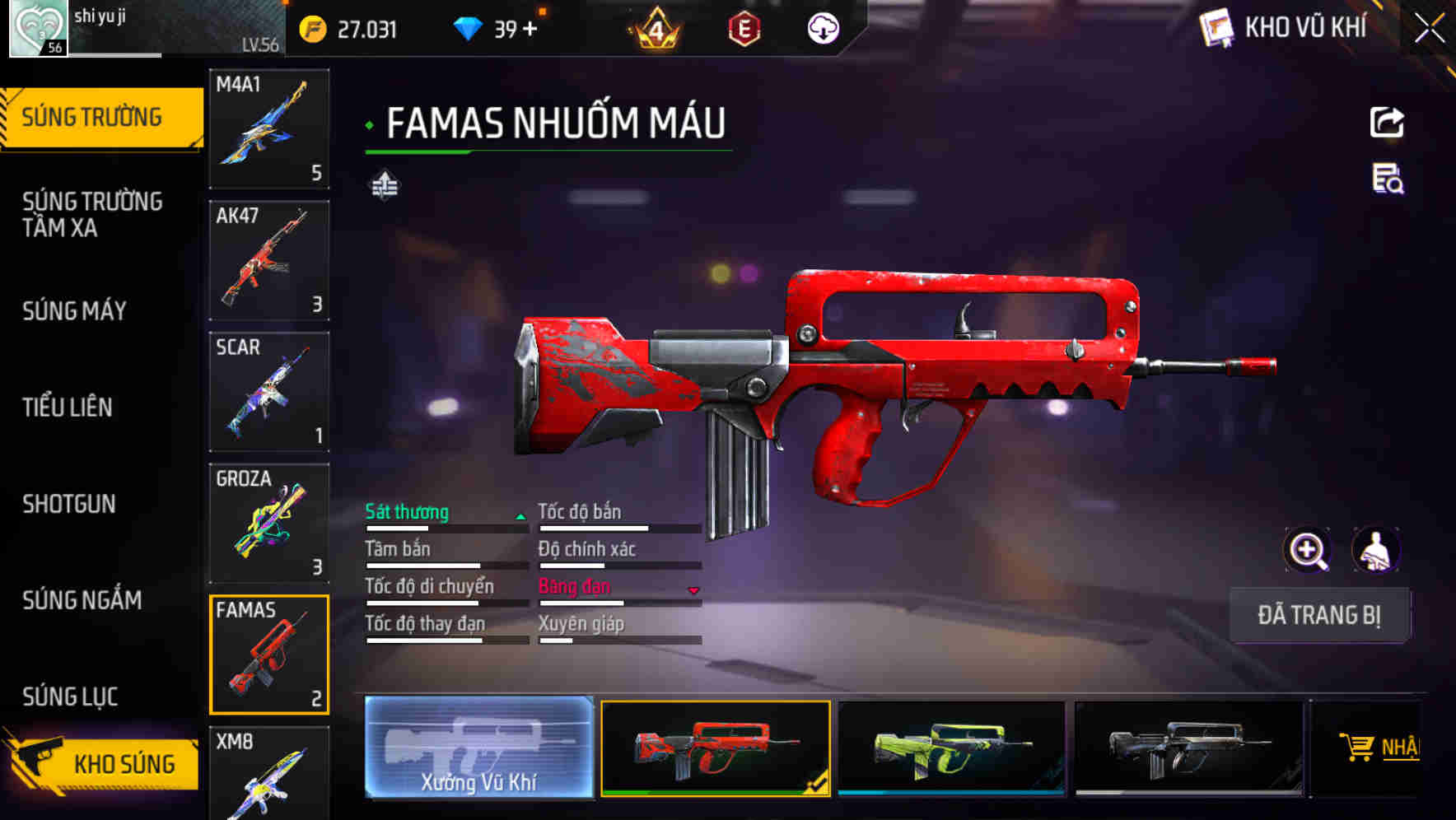Viewport: 1456px width, 820px height.
Task: Select the M4A1 weapon tile
Action: point(269,128)
